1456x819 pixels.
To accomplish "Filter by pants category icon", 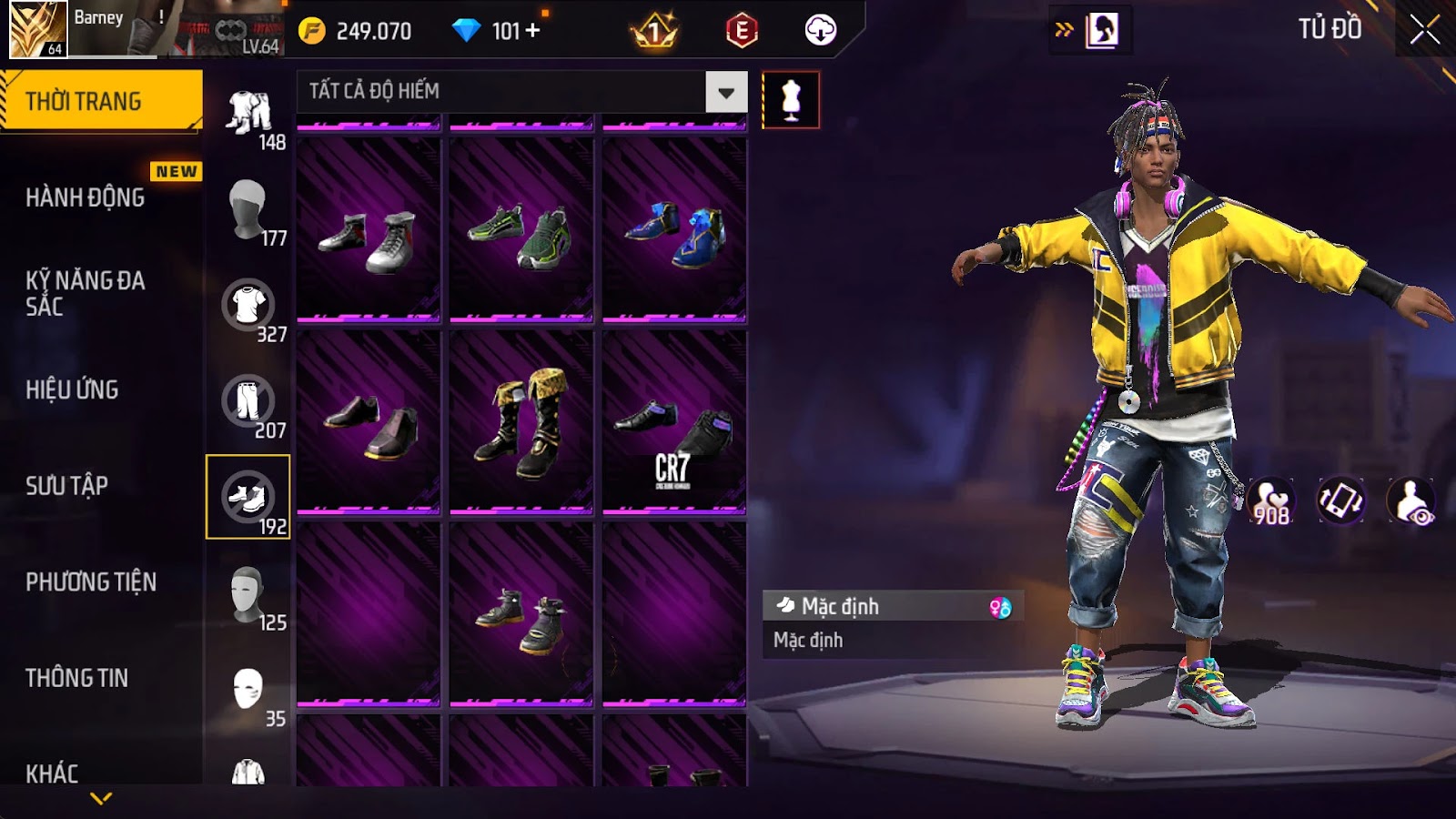I will (248, 401).
